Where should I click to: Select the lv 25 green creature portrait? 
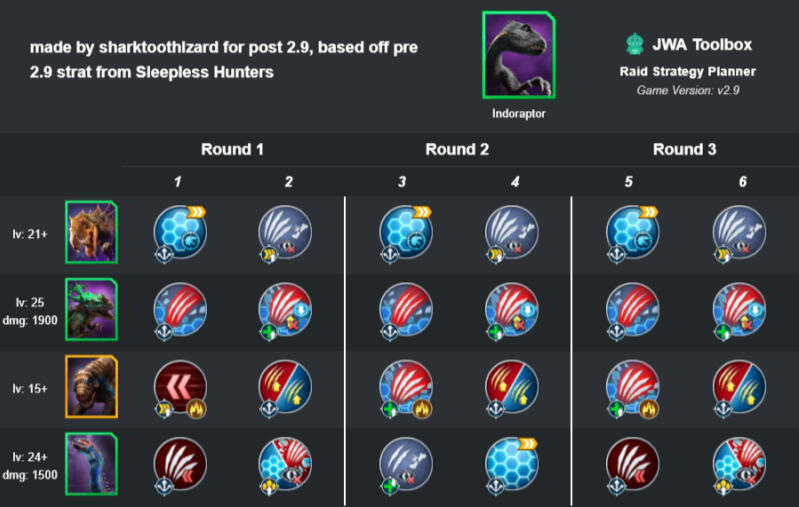(x=91, y=308)
